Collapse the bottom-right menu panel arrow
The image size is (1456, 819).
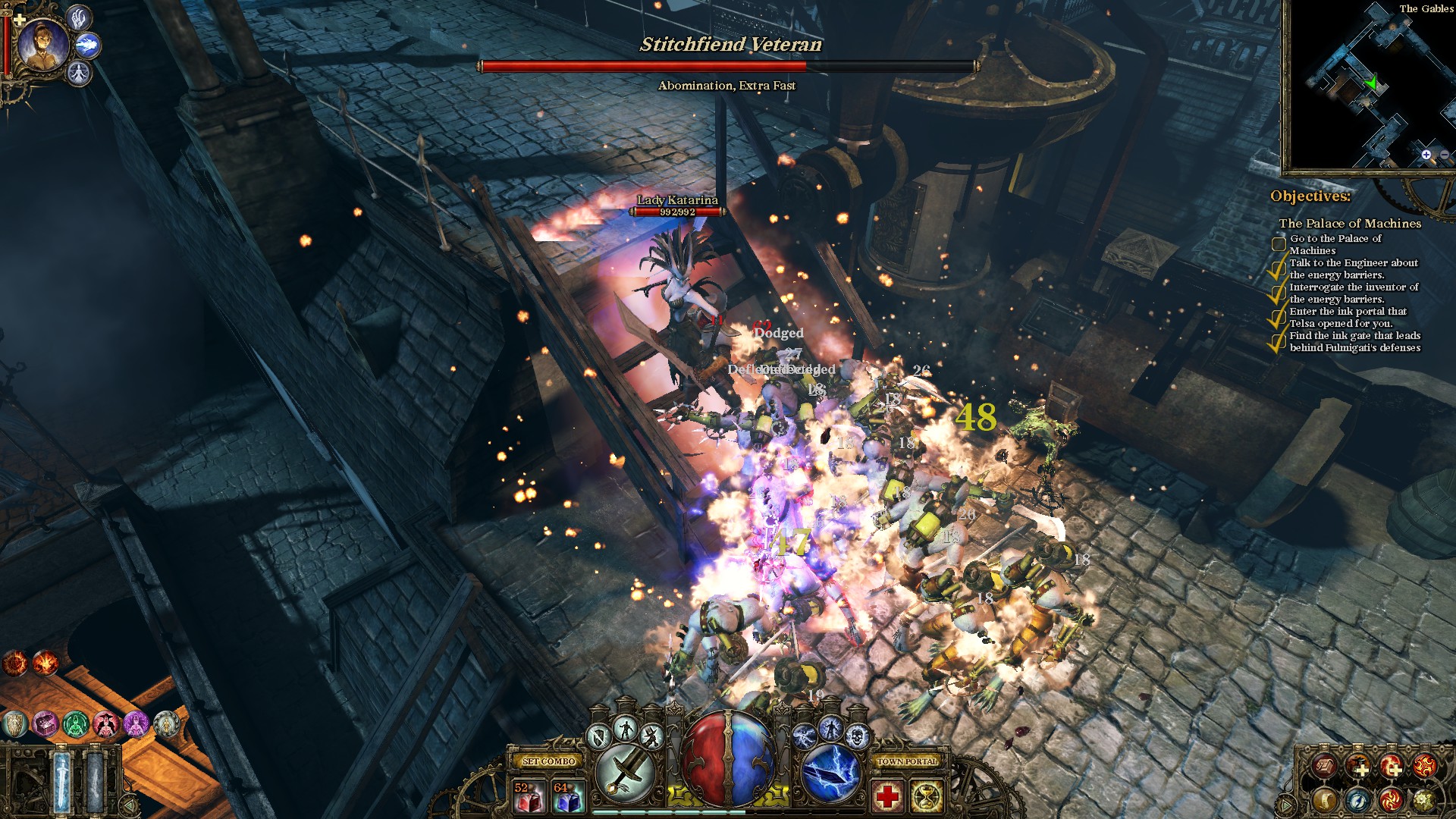pyautogui.click(x=1287, y=804)
